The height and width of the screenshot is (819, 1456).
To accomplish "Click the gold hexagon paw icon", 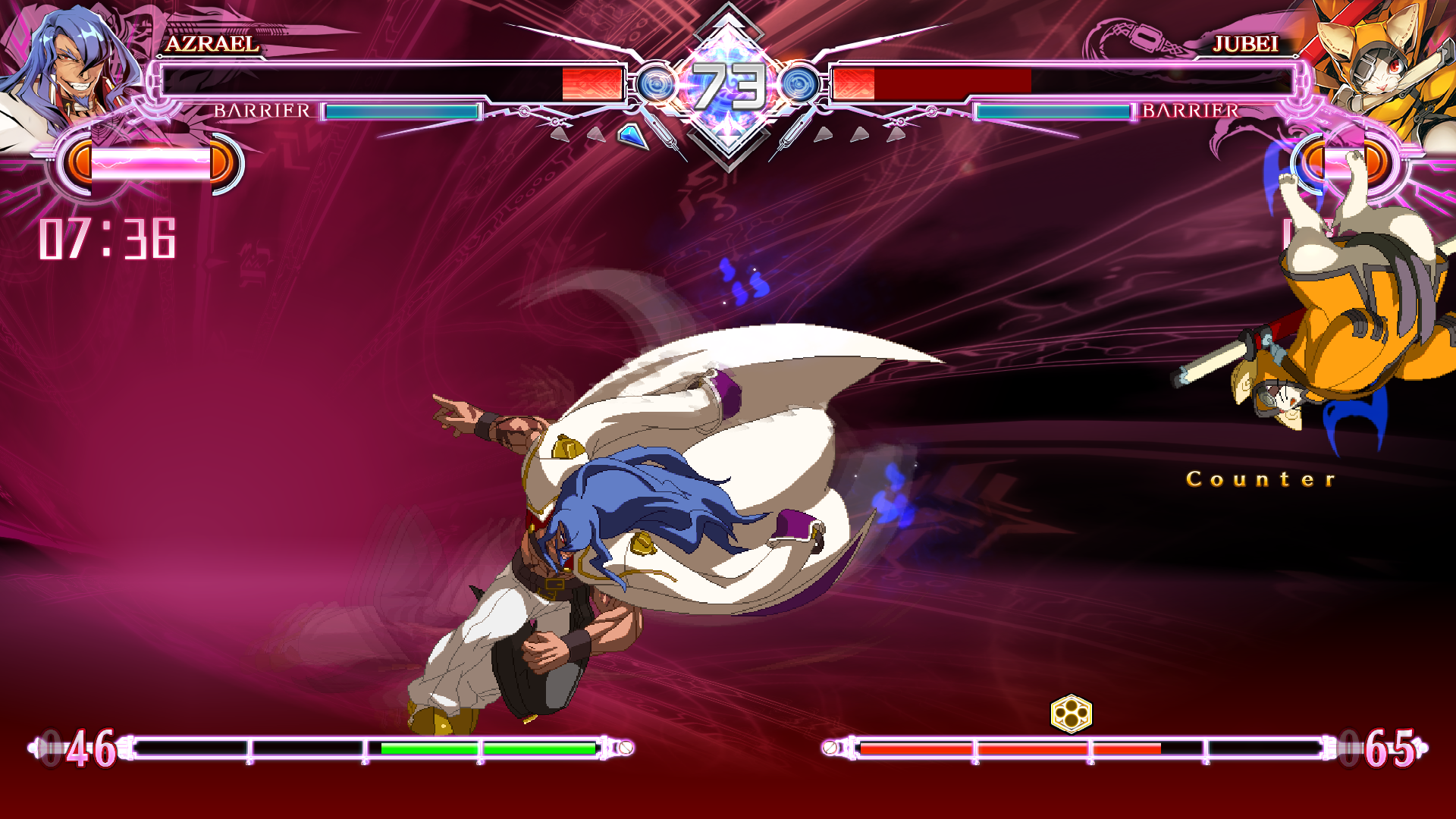I will tap(1071, 714).
